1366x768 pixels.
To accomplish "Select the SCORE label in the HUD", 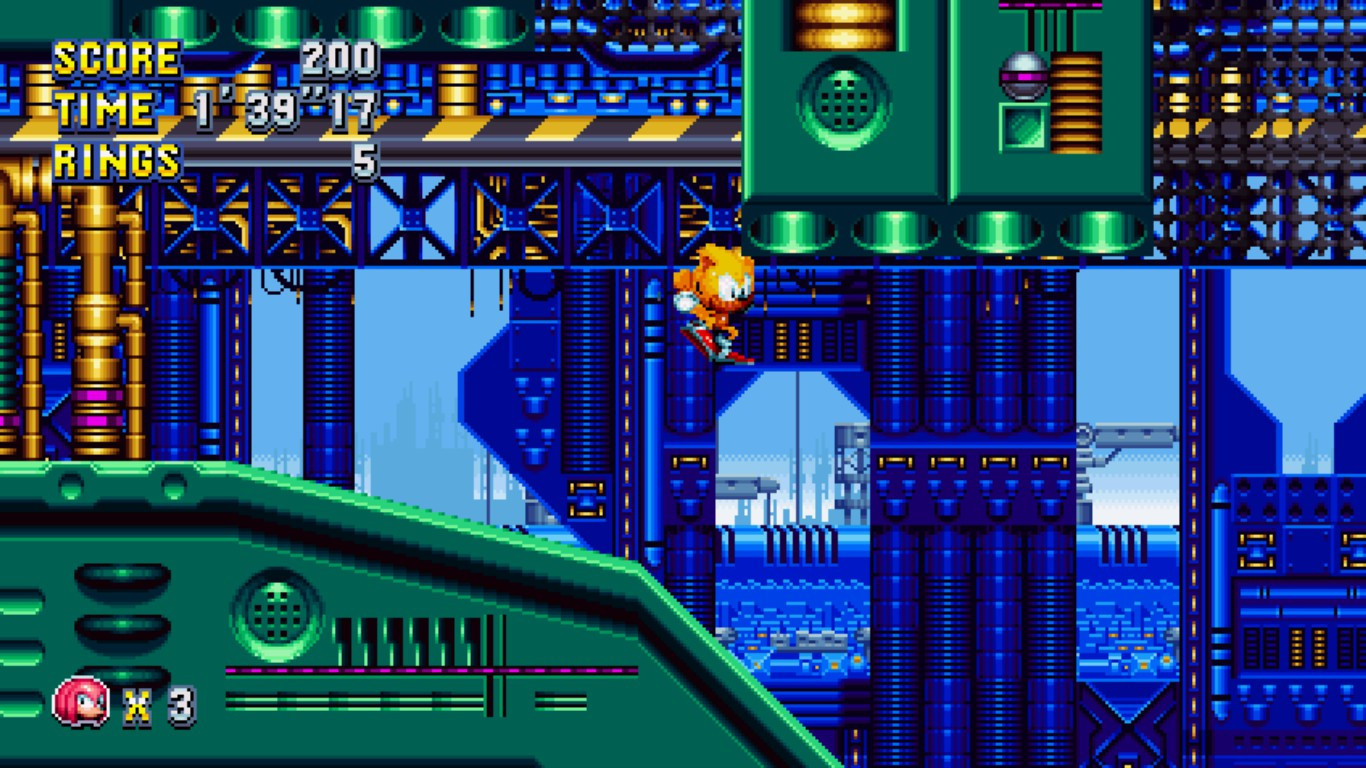I will (x=115, y=57).
